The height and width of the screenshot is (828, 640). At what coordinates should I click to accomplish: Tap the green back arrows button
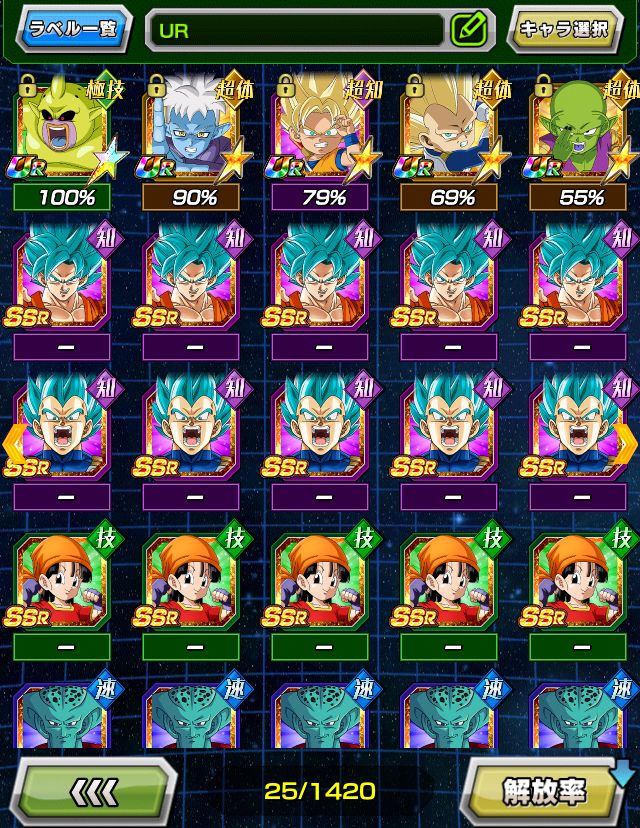click(x=96, y=791)
